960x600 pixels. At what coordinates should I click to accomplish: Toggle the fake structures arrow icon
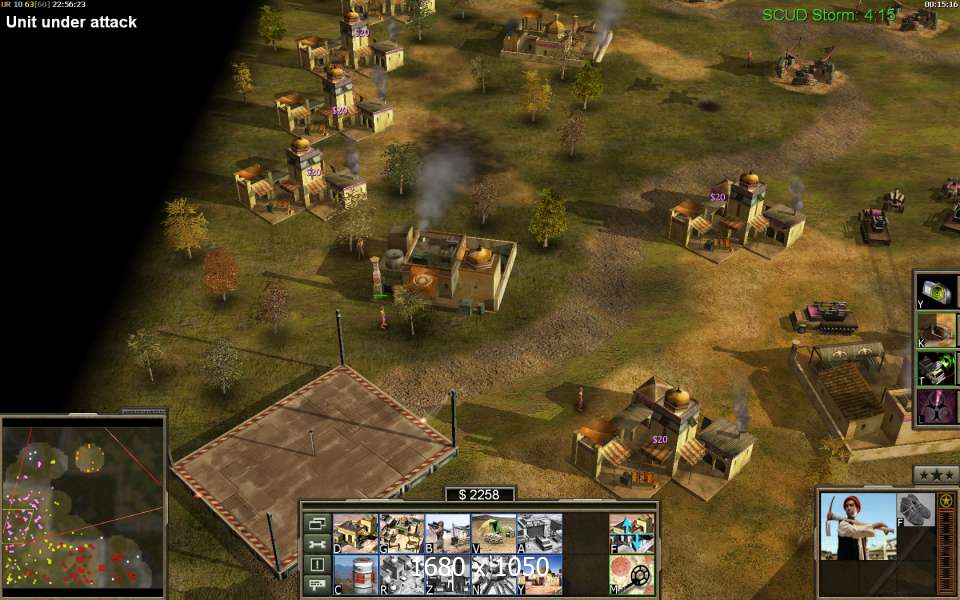632,534
